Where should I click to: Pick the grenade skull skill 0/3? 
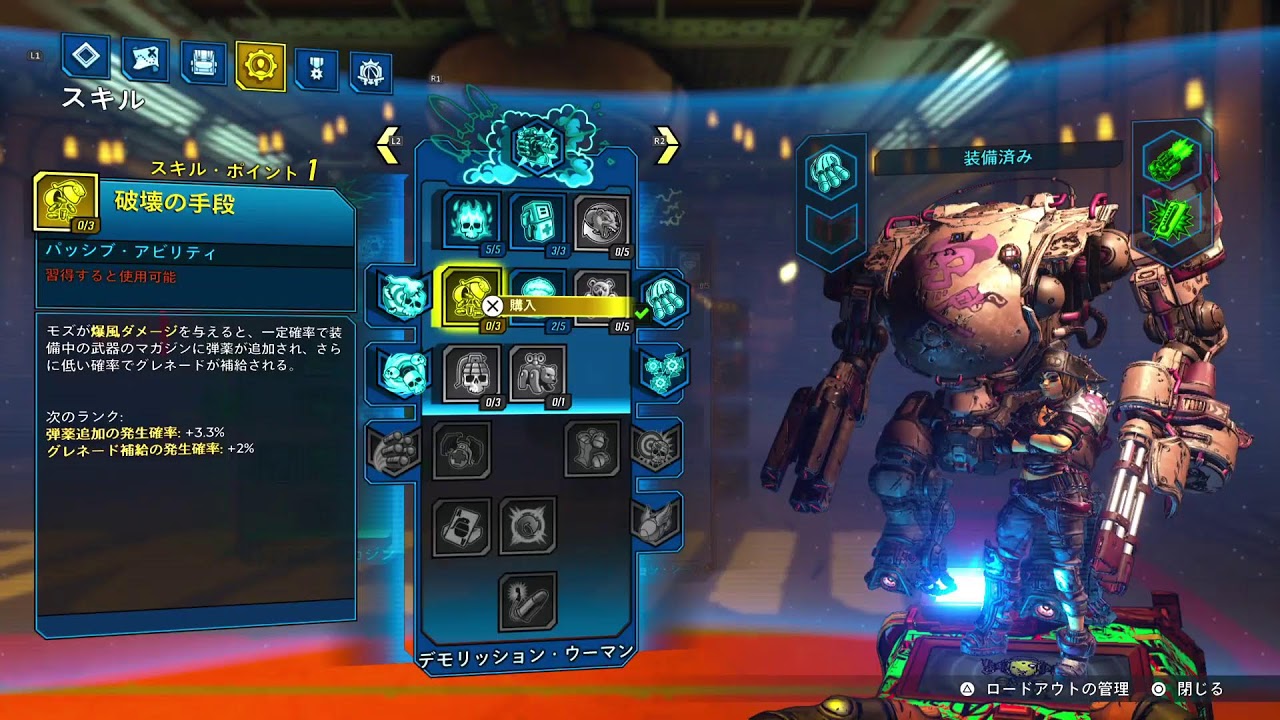471,374
